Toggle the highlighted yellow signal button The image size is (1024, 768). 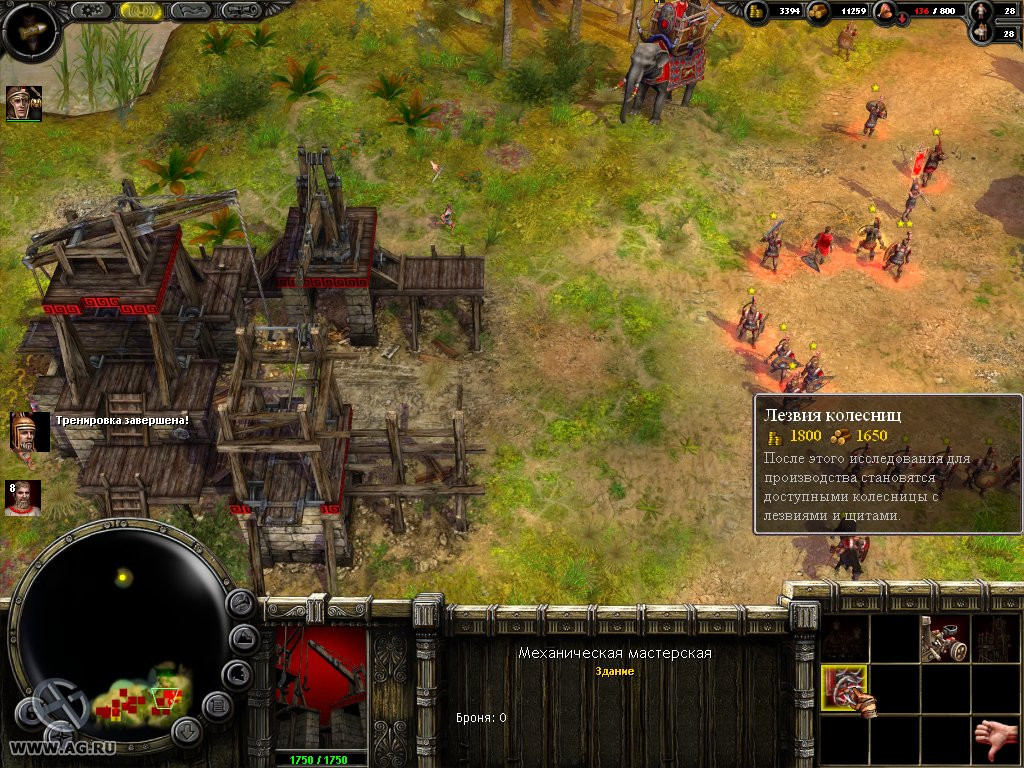[141, 10]
